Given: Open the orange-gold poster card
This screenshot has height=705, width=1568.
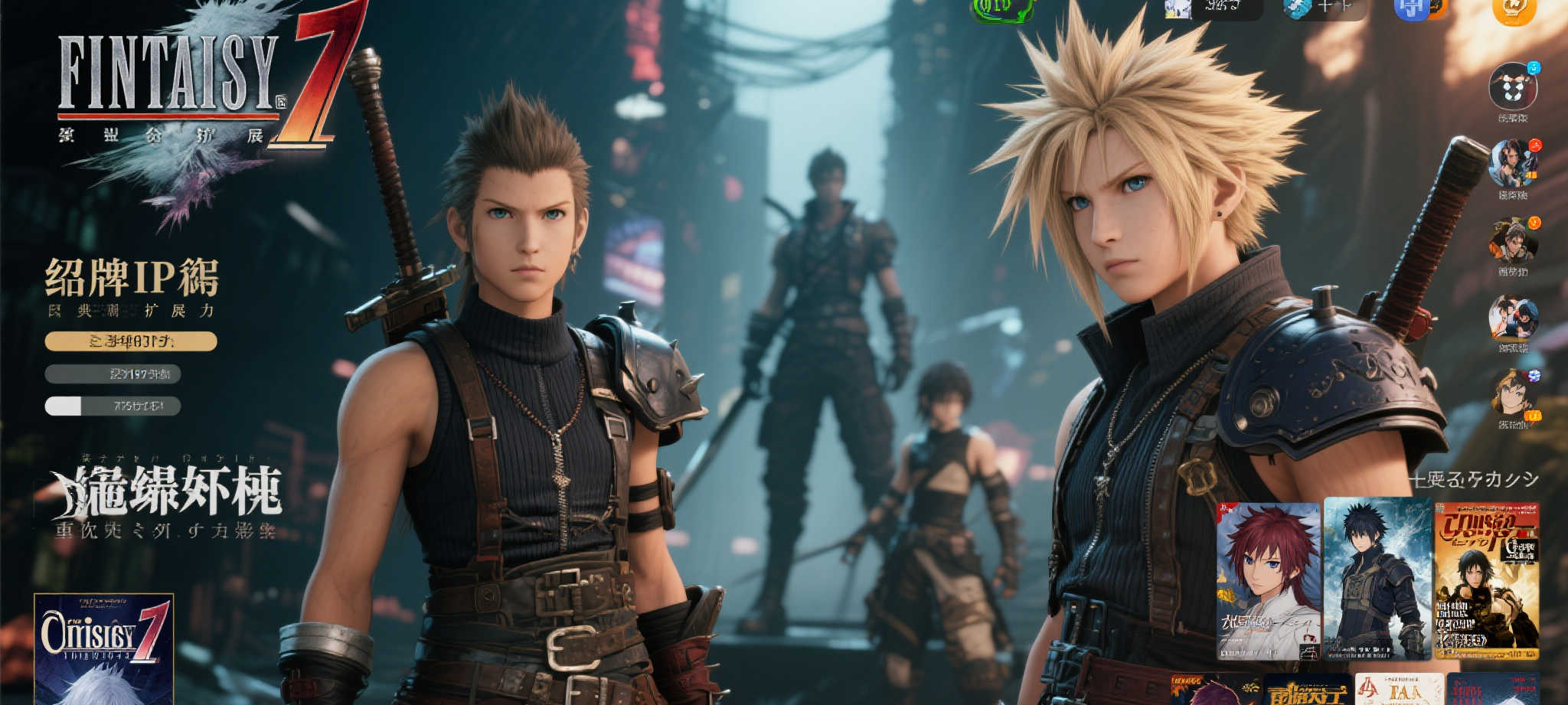Looking at the screenshot, I should [1487, 581].
